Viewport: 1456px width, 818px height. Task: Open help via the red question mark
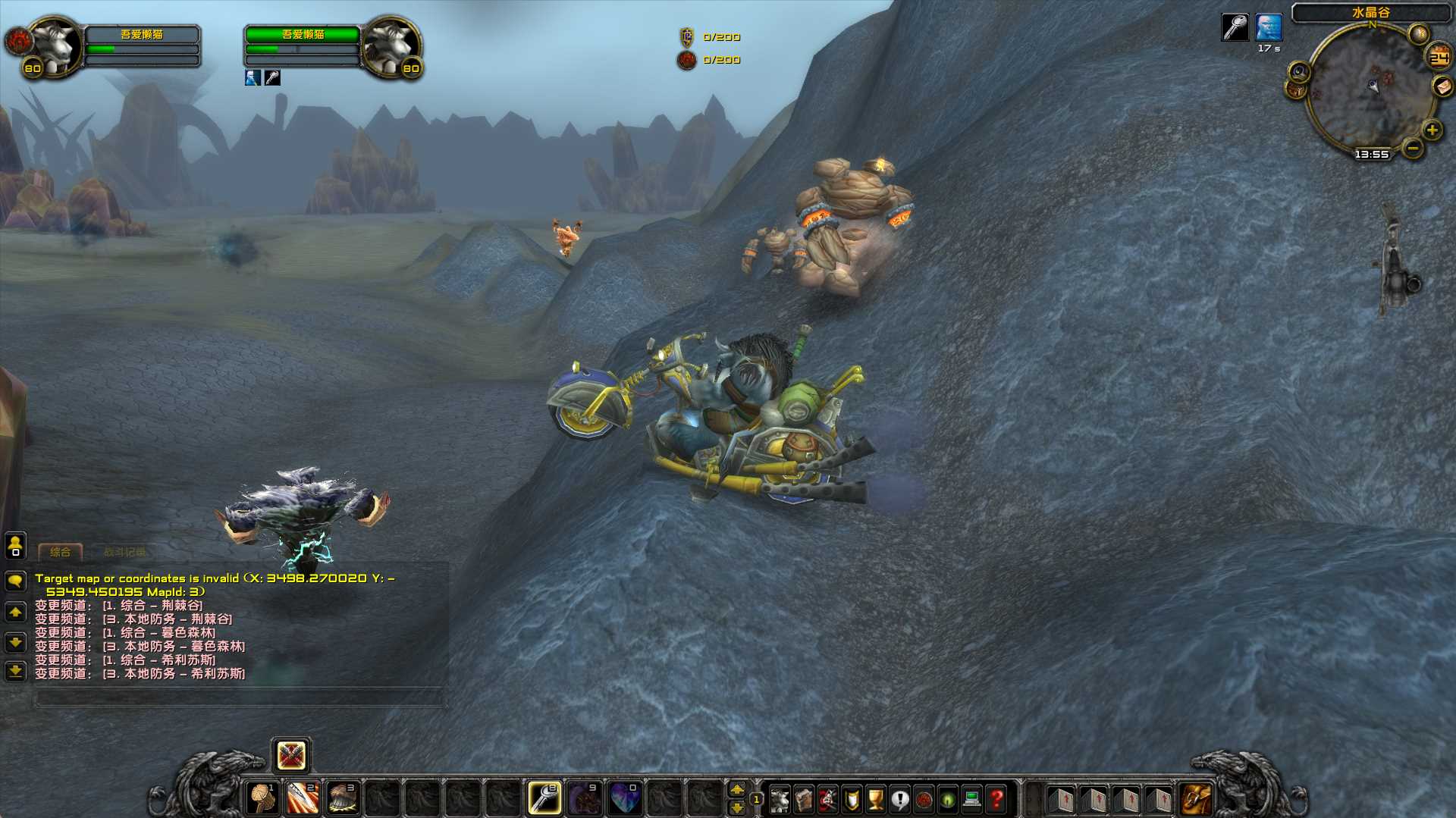coord(996,799)
